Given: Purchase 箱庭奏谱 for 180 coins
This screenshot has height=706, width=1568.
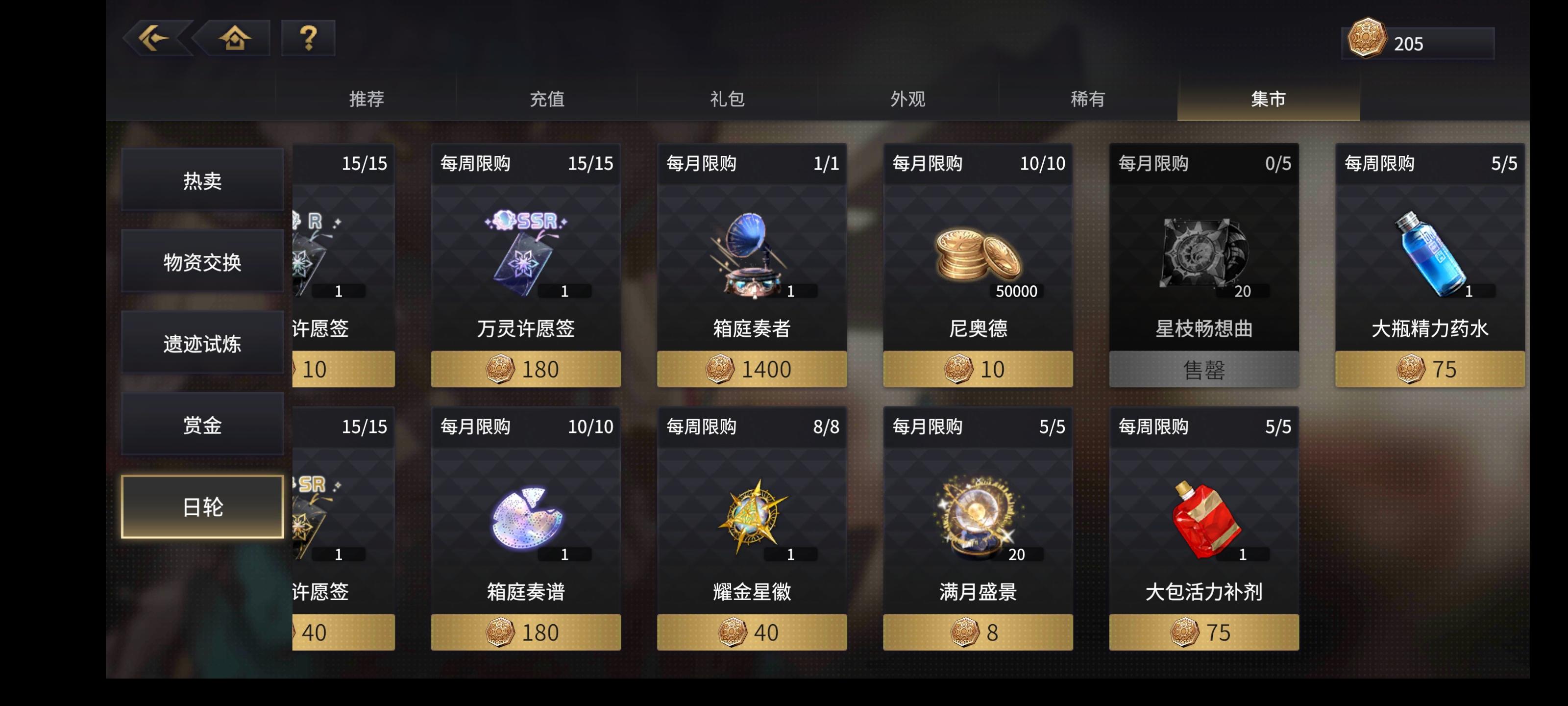Looking at the screenshot, I should click(525, 631).
